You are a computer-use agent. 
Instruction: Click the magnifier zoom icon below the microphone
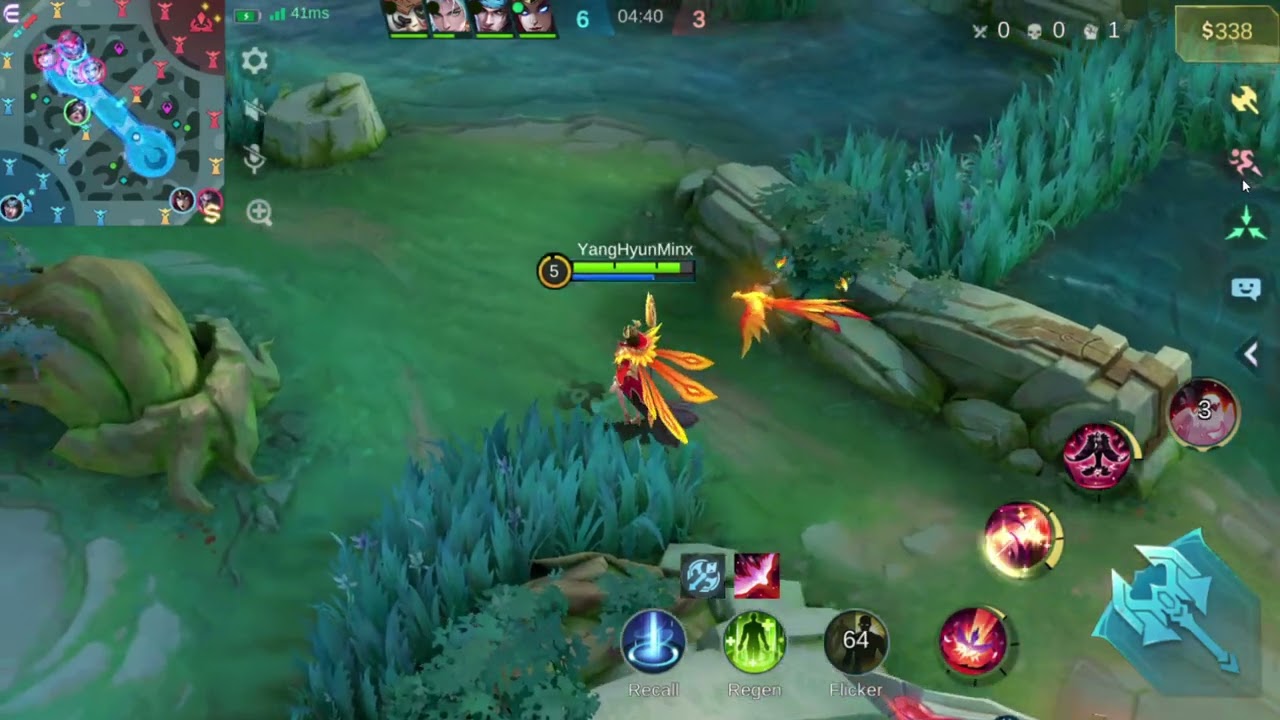pyautogui.click(x=259, y=212)
